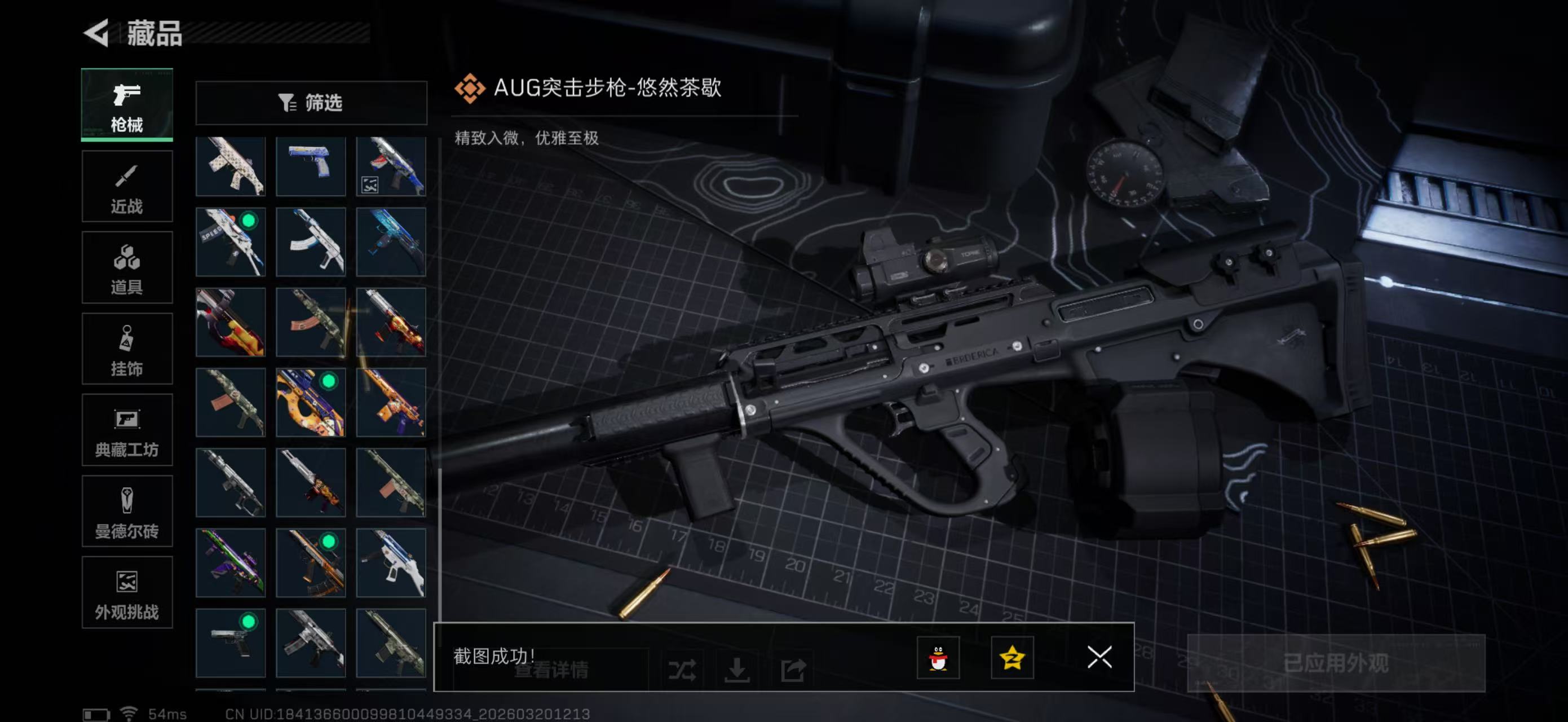Share the screenshot via the QQ penguin icon
Viewport: 1568px width, 722px height.
[x=939, y=659]
